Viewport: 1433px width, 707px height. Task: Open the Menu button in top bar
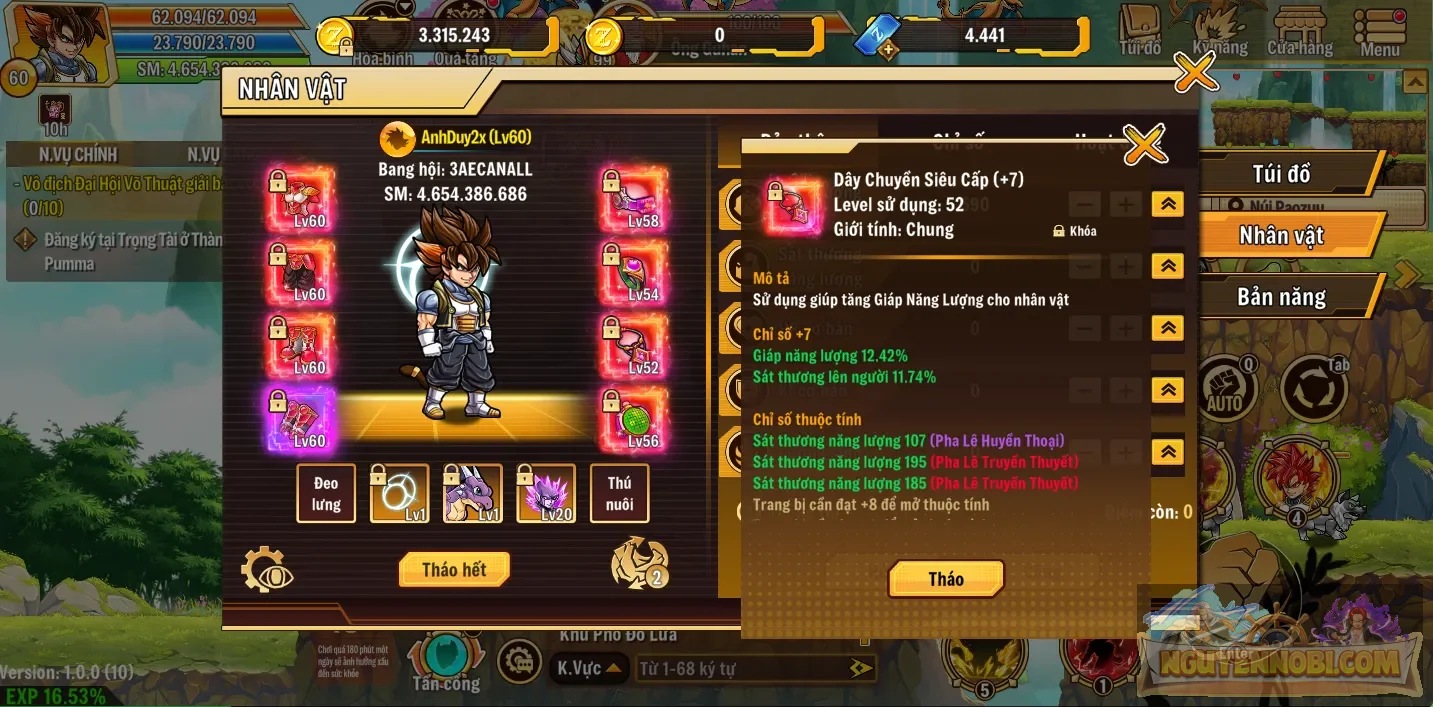pos(1380,32)
